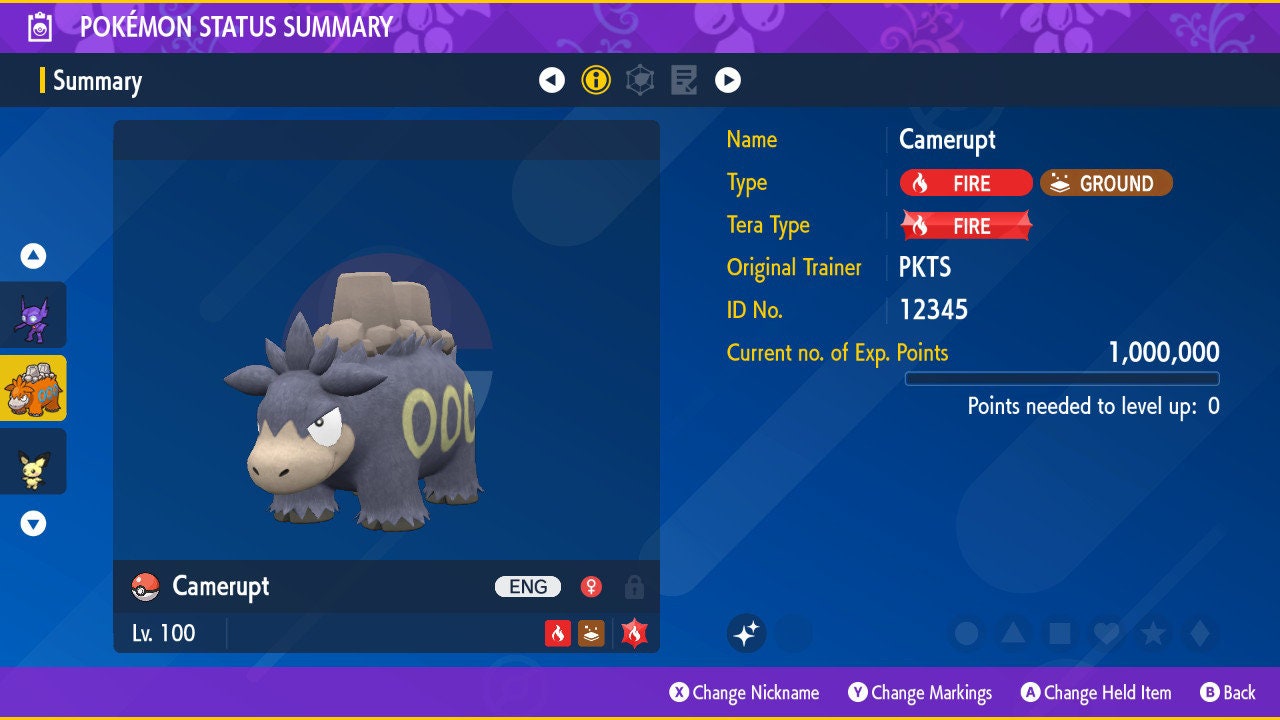Click the shiny sparkle icon
Viewport: 1280px width, 720px height.
746,633
